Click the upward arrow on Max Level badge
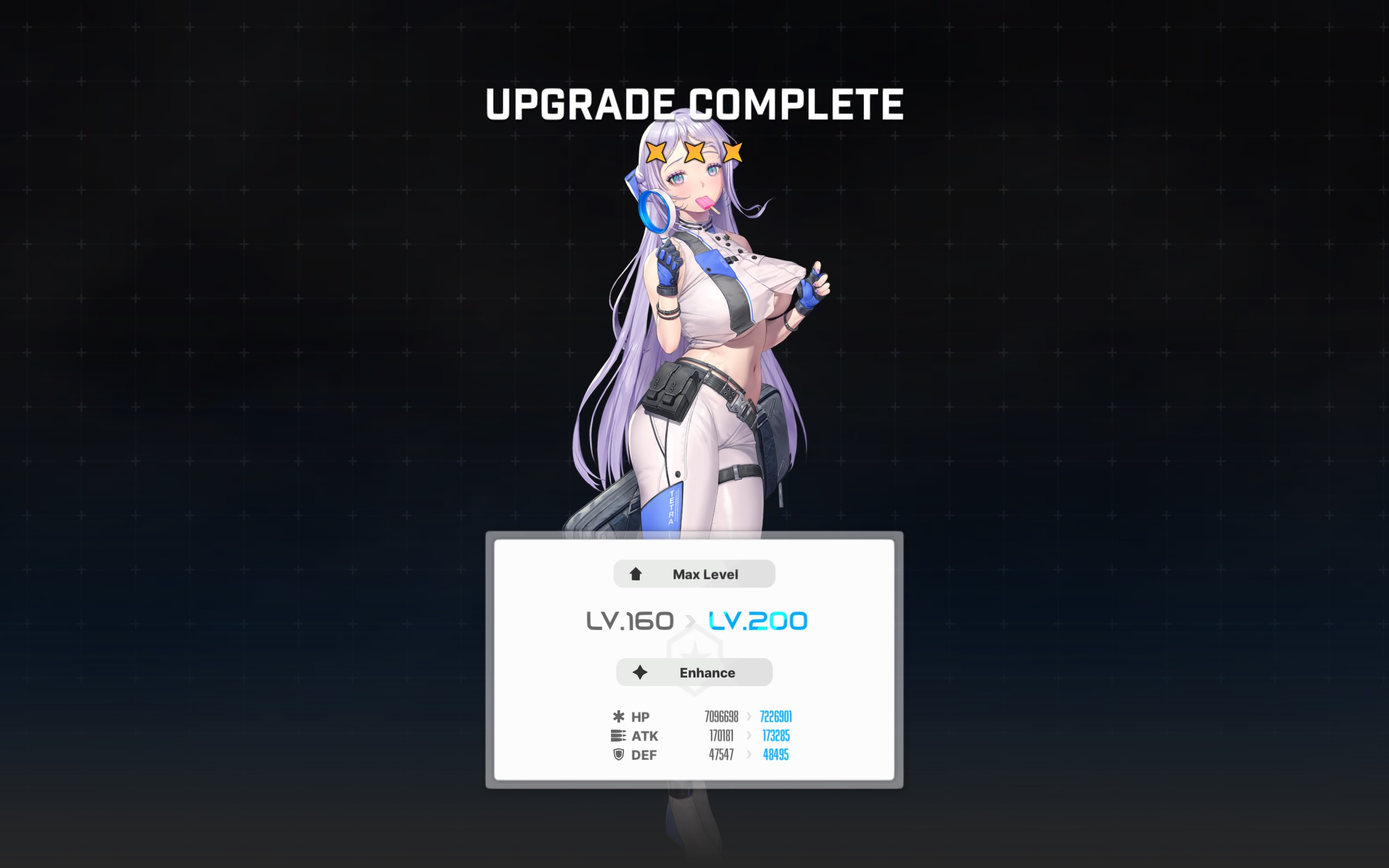Image resolution: width=1389 pixels, height=868 pixels. coord(636,573)
